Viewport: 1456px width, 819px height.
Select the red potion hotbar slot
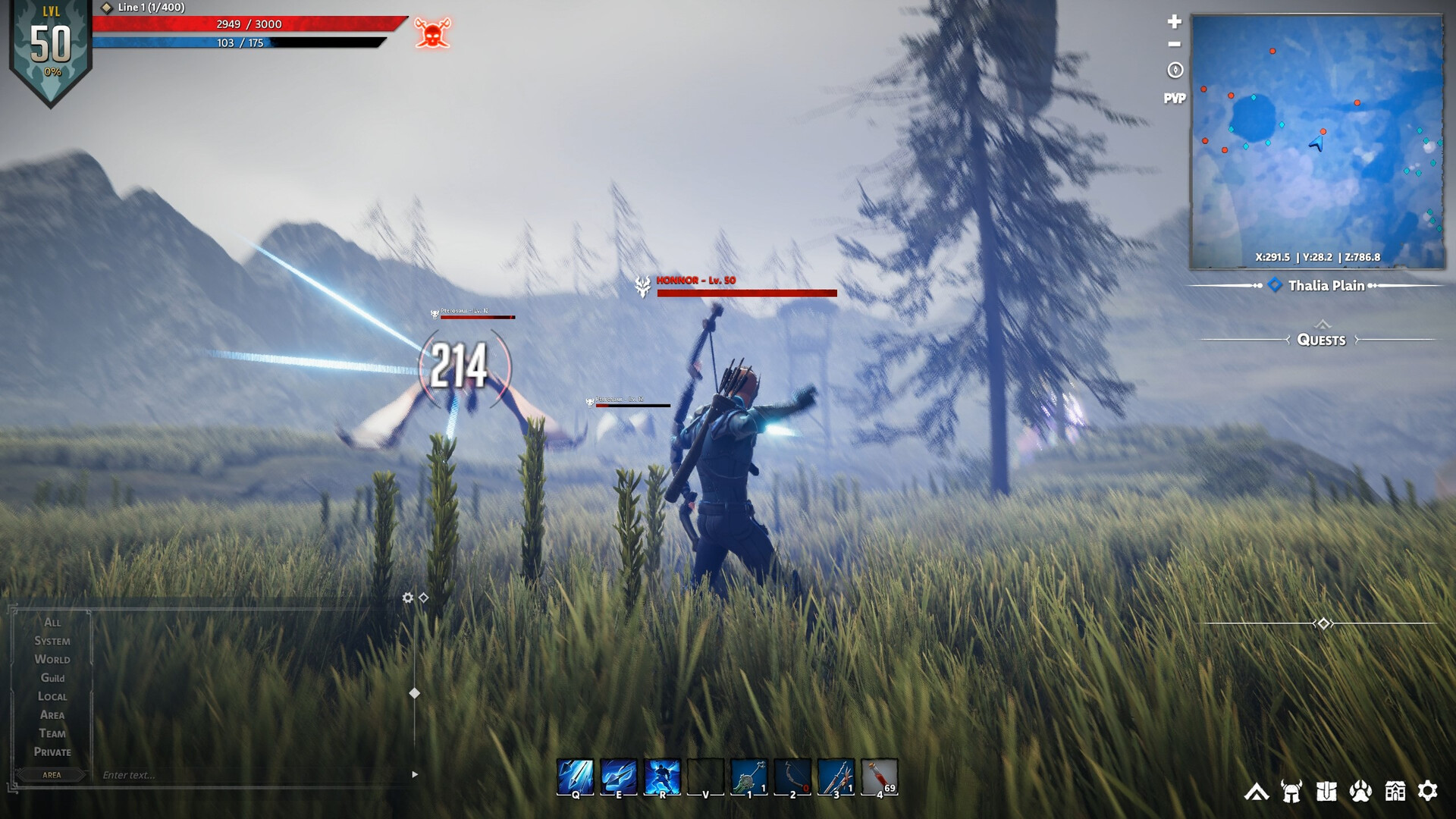[x=879, y=777]
